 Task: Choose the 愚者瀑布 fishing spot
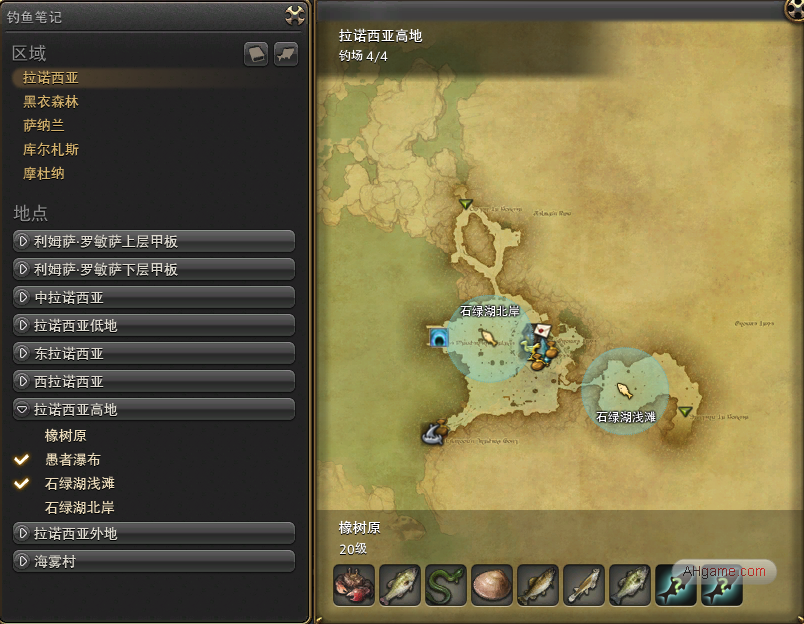[73, 460]
